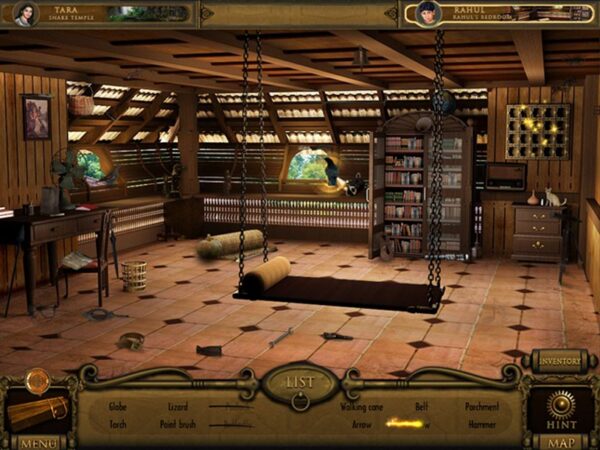Open the Menu button

point(38,441)
